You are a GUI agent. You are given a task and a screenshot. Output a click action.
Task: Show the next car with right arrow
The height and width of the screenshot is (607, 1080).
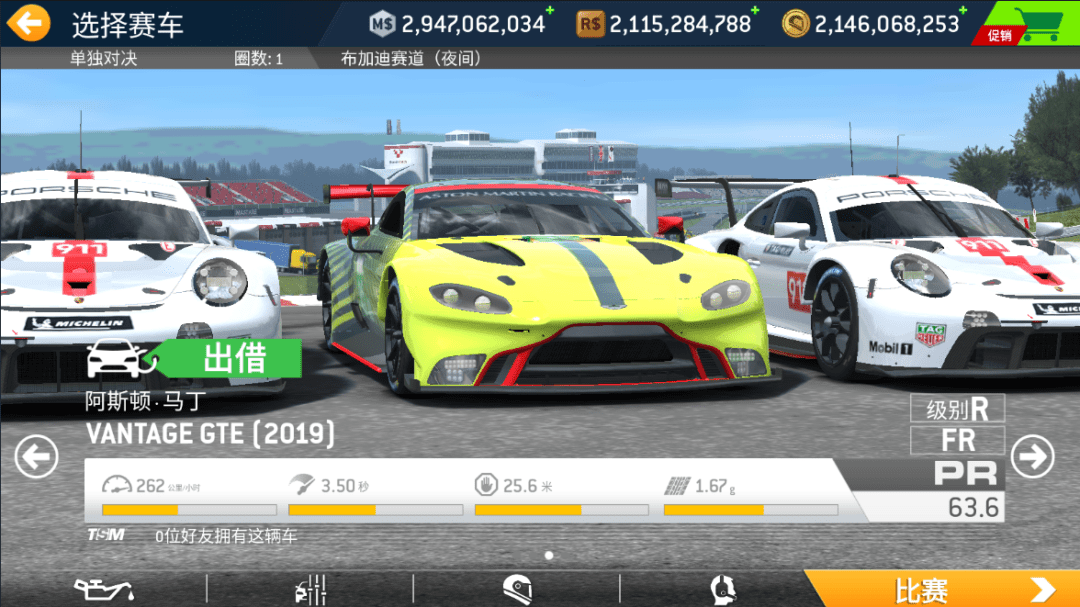coord(1032,457)
